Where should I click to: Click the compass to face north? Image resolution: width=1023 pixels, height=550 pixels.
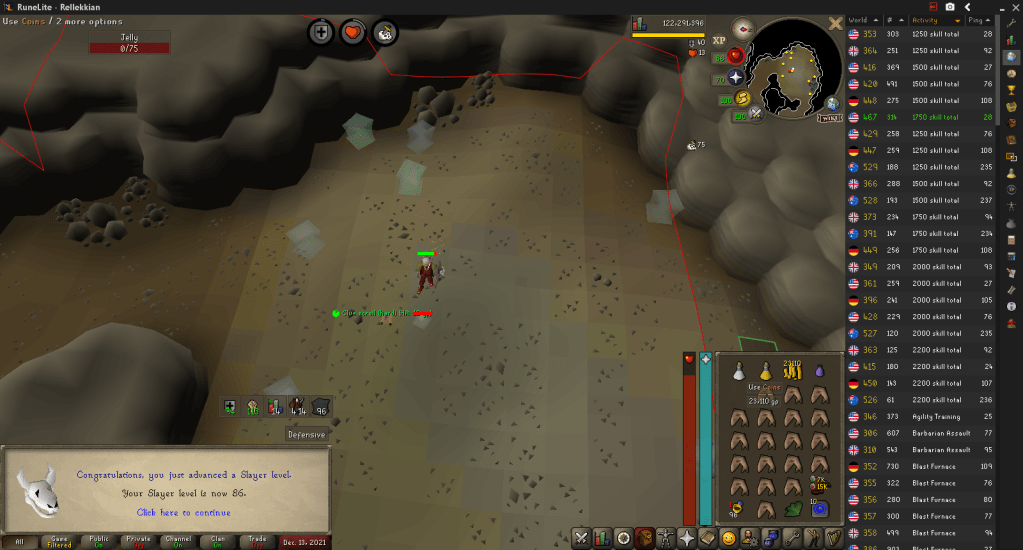(744, 28)
